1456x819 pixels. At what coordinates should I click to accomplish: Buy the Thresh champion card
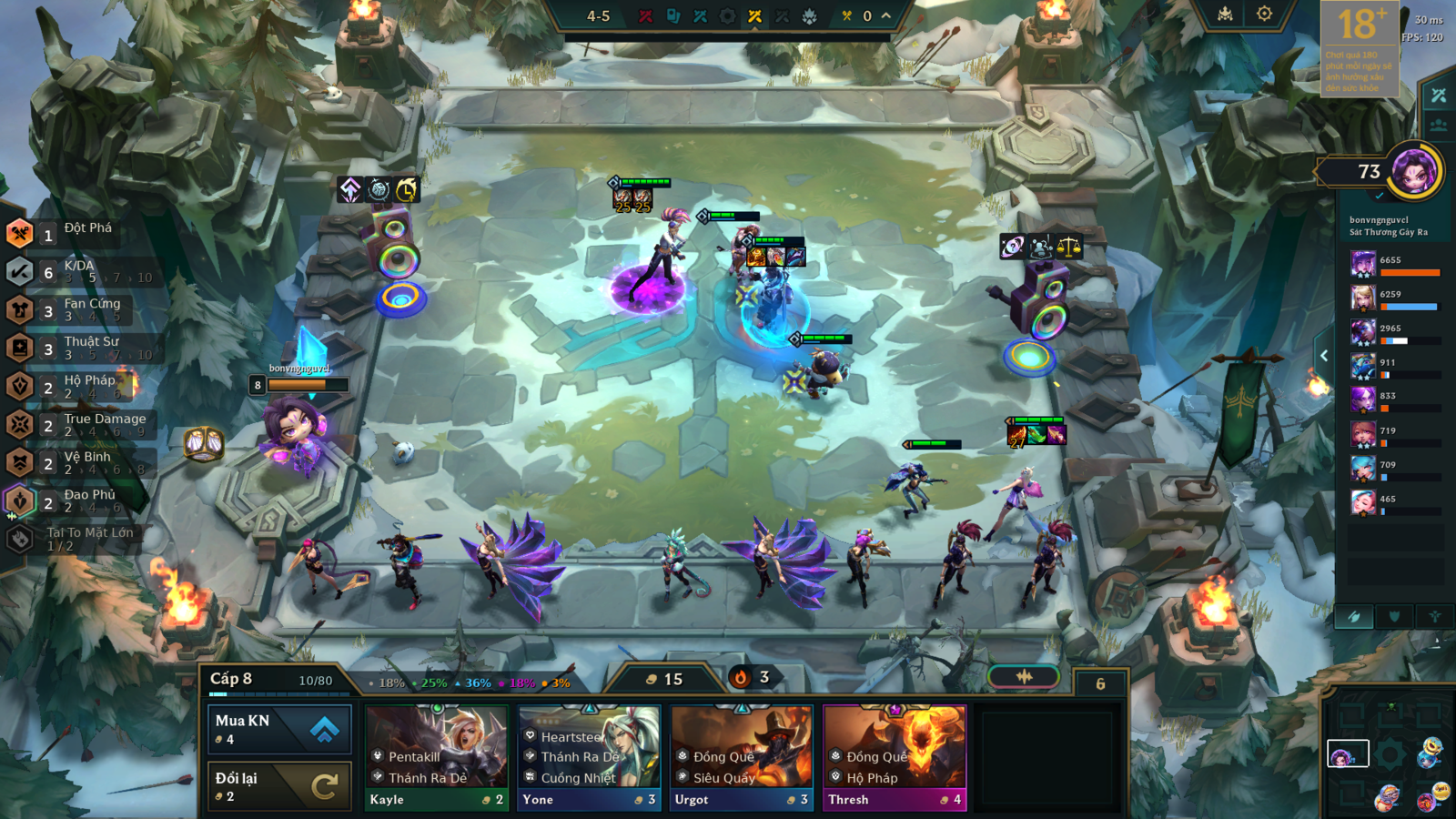894,757
